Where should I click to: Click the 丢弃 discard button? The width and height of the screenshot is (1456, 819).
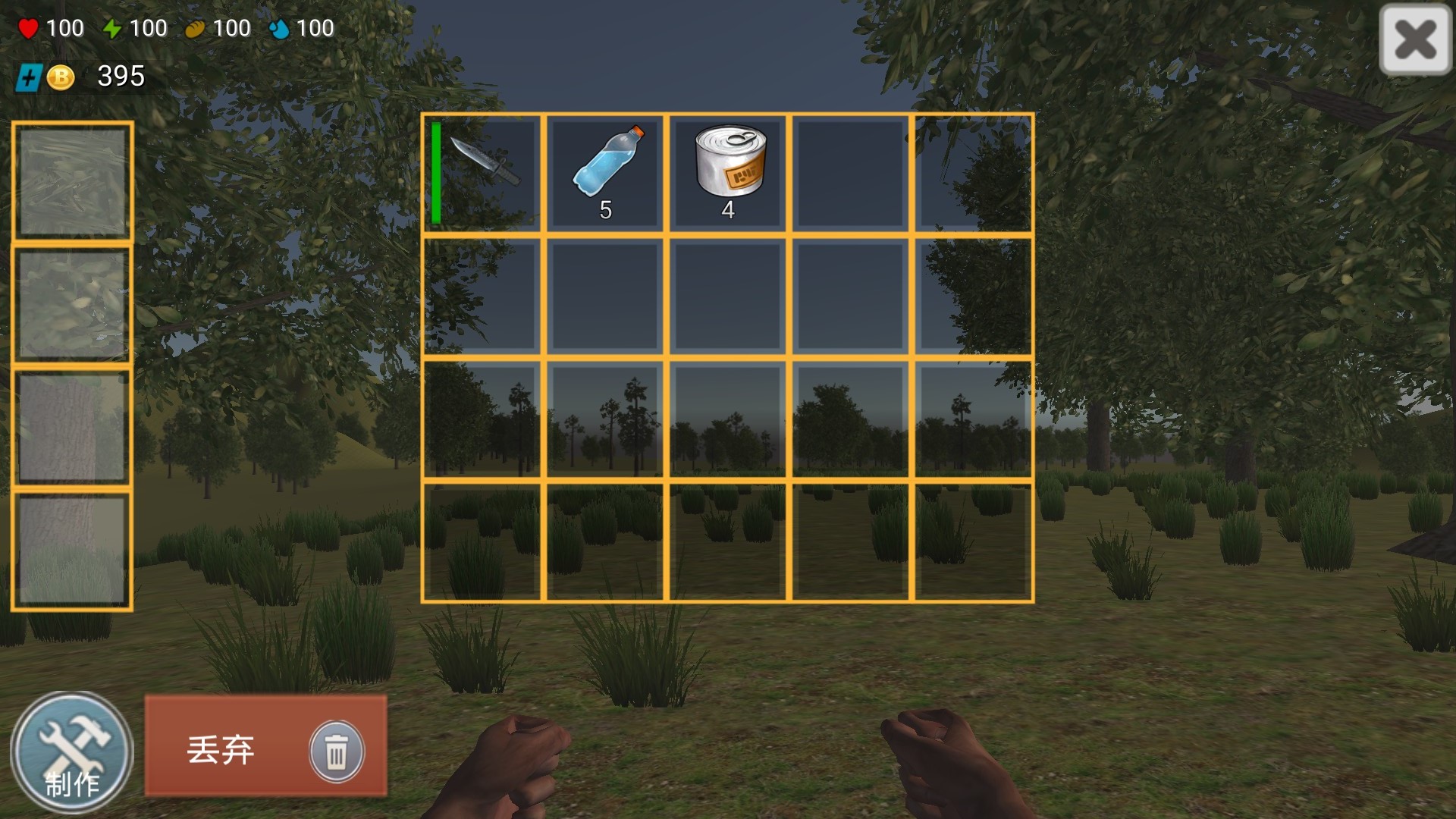(265, 746)
